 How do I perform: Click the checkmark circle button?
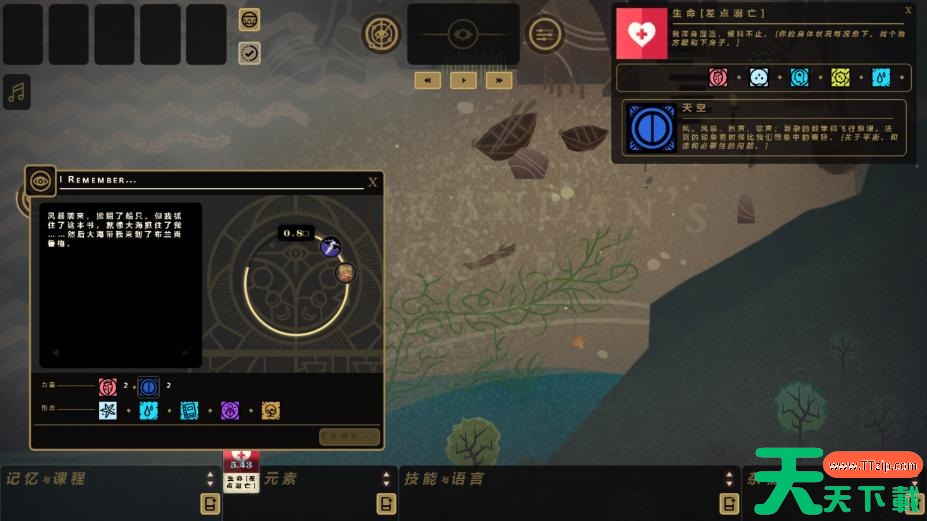[x=250, y=53]
